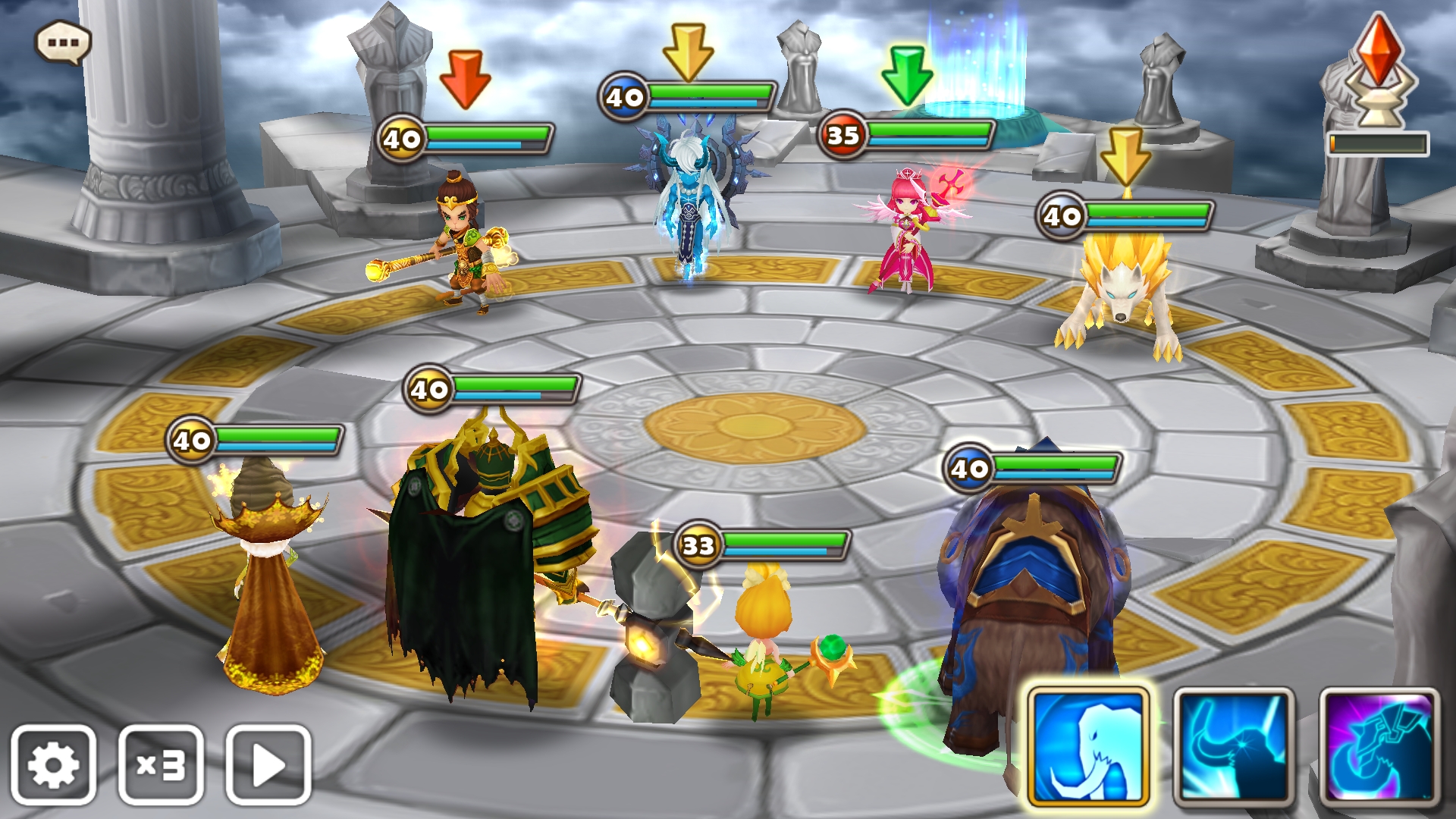Activate the mammoth tusk charge skill
1456x819 pixels.
(1233, 746)
